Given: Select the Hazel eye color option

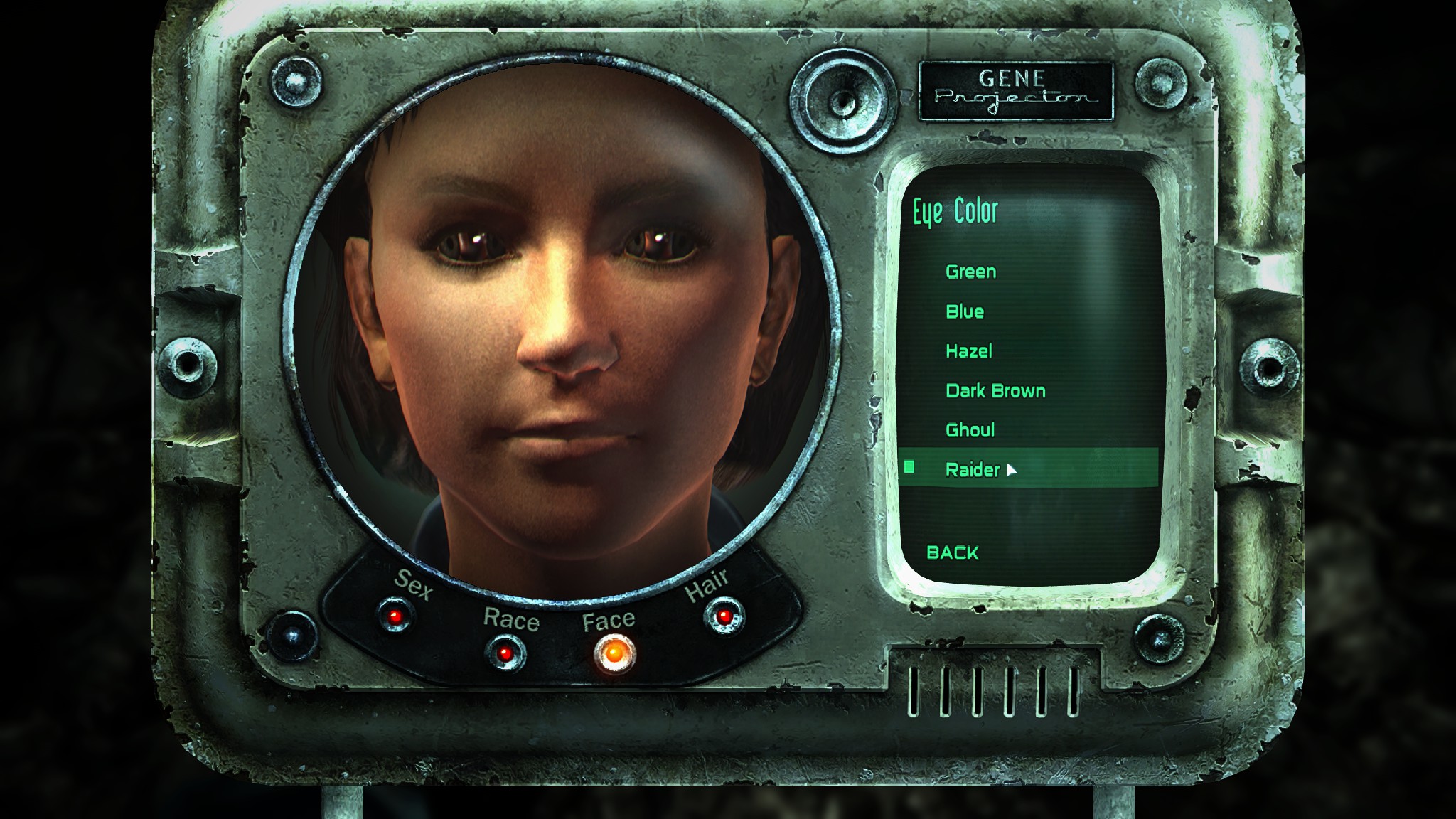Looking at the screenshot, I should pyautogui.click(x=970, y=351).
